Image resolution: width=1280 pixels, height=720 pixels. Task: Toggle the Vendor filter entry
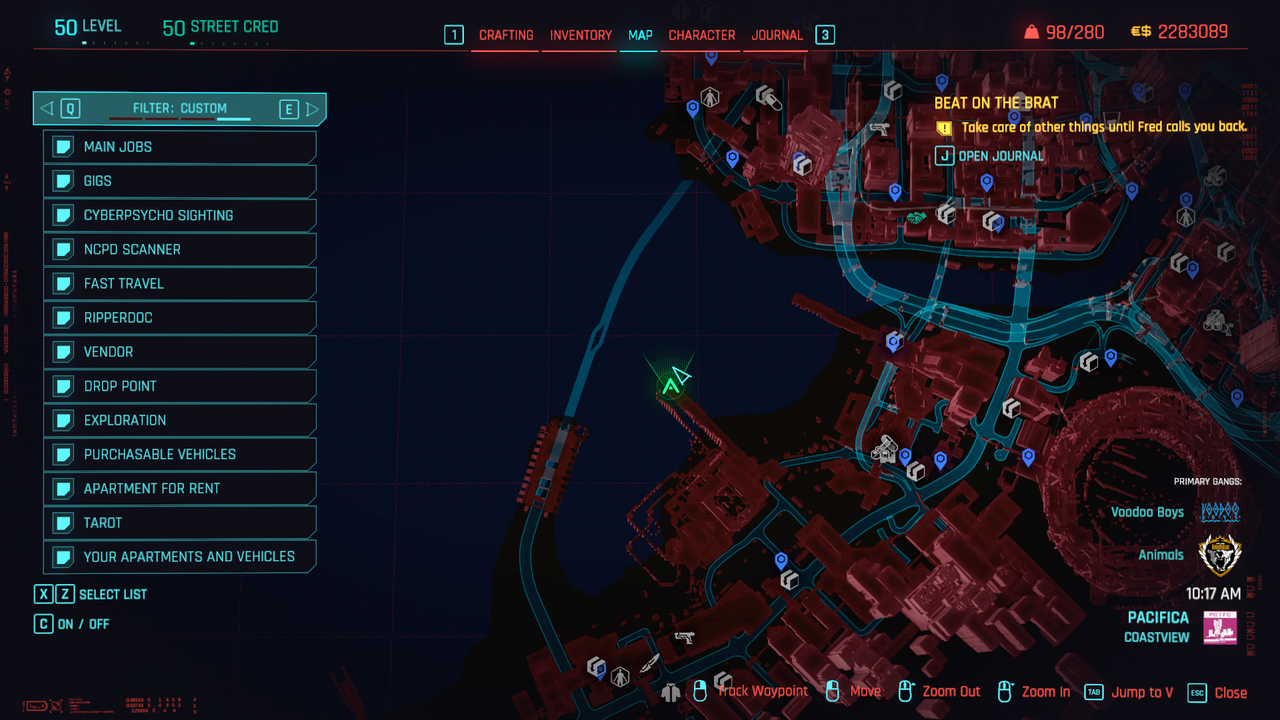[x=180, y=352]
